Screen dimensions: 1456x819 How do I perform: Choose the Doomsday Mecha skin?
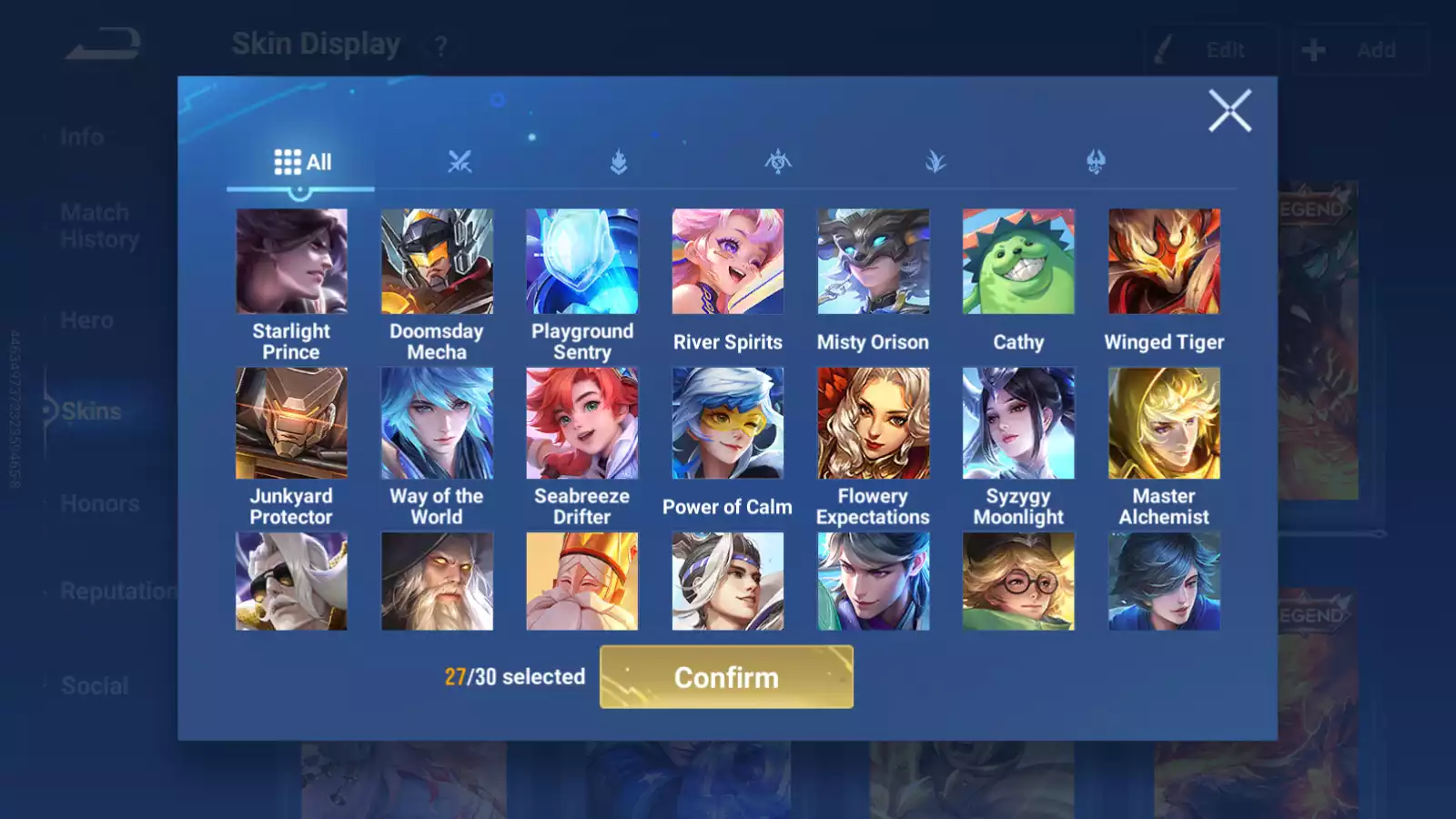point(437,262)
